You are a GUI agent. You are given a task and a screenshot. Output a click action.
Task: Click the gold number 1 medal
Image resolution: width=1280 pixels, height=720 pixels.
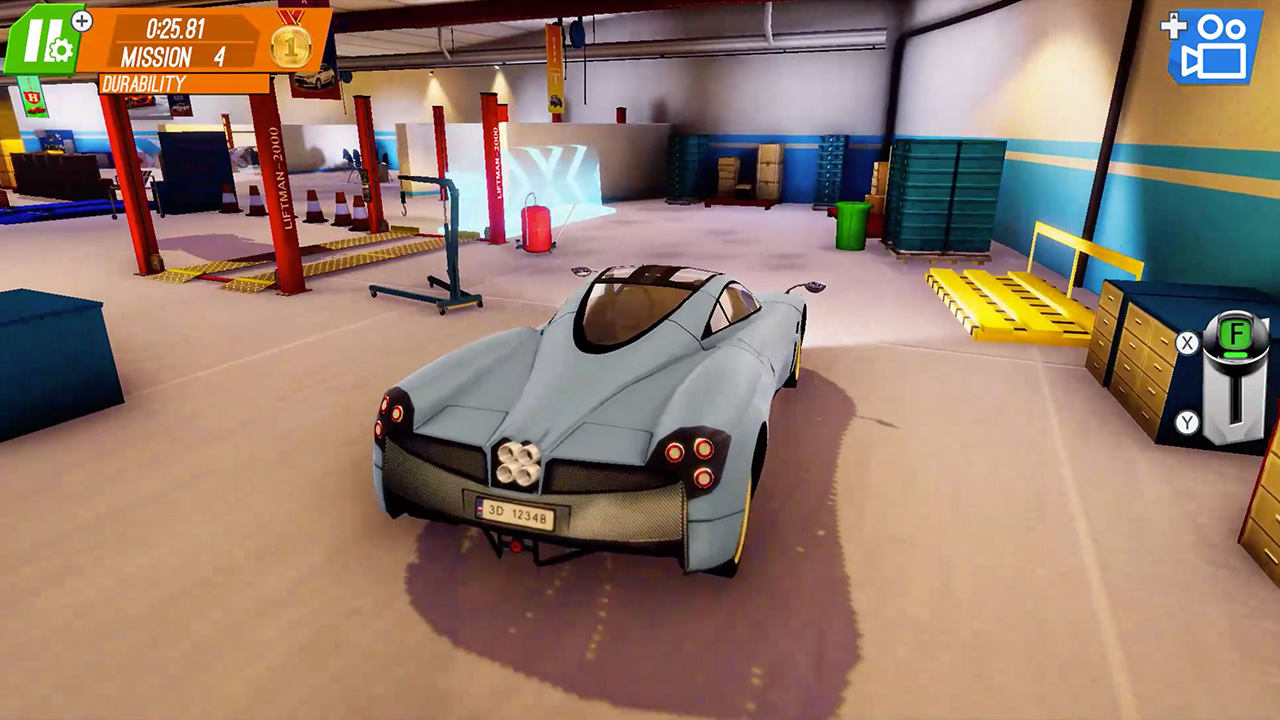click(290, 44)
